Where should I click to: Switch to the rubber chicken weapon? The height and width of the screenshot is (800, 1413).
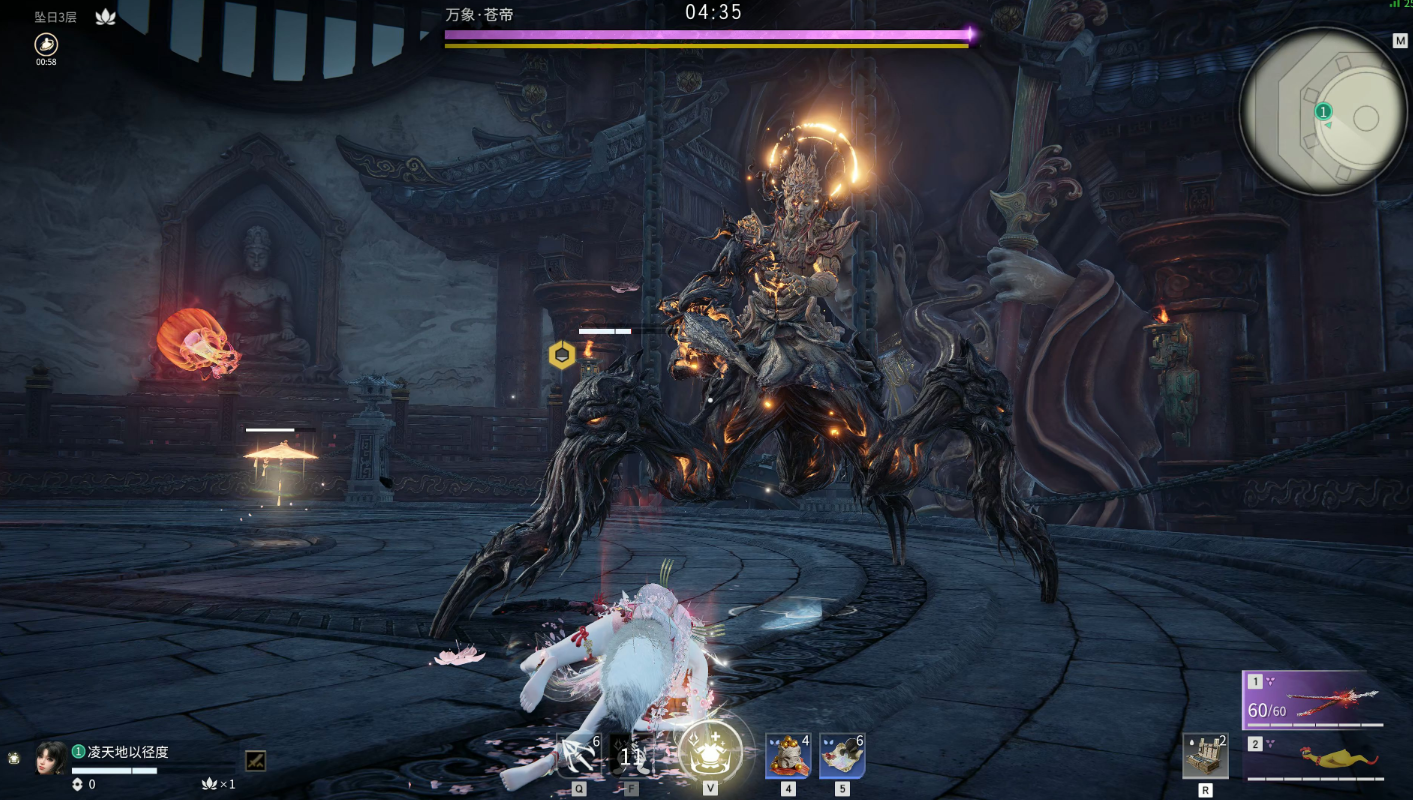pos(1313,759)
